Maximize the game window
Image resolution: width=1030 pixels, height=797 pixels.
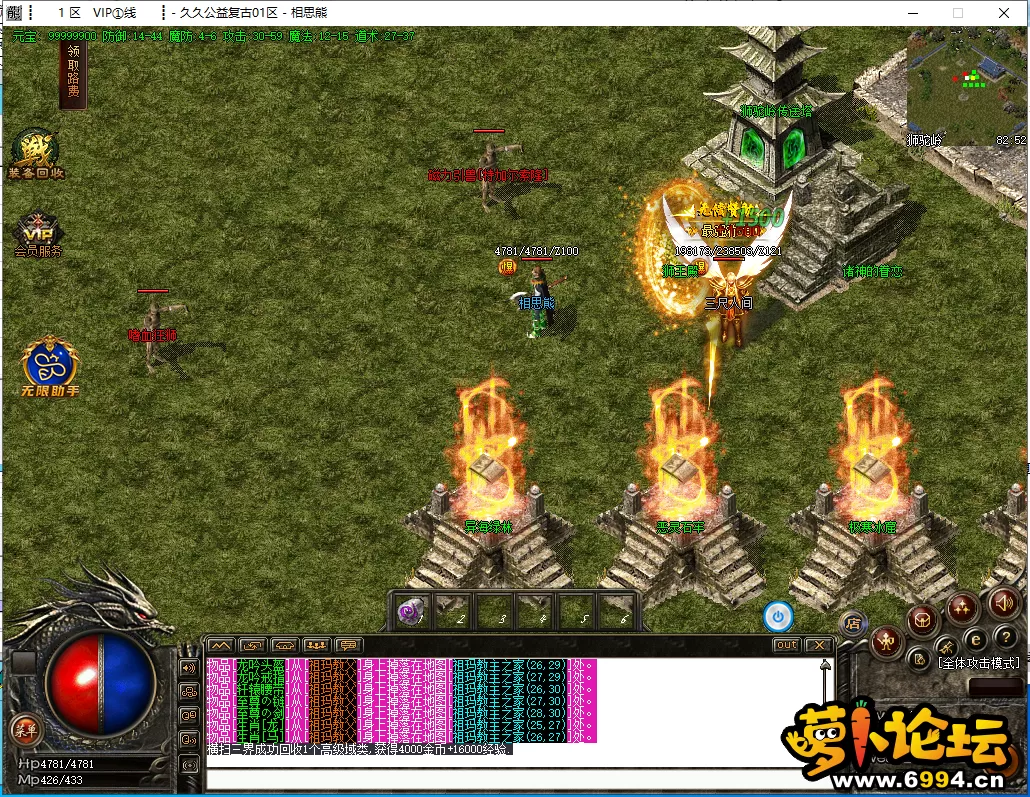coord(957,13)
